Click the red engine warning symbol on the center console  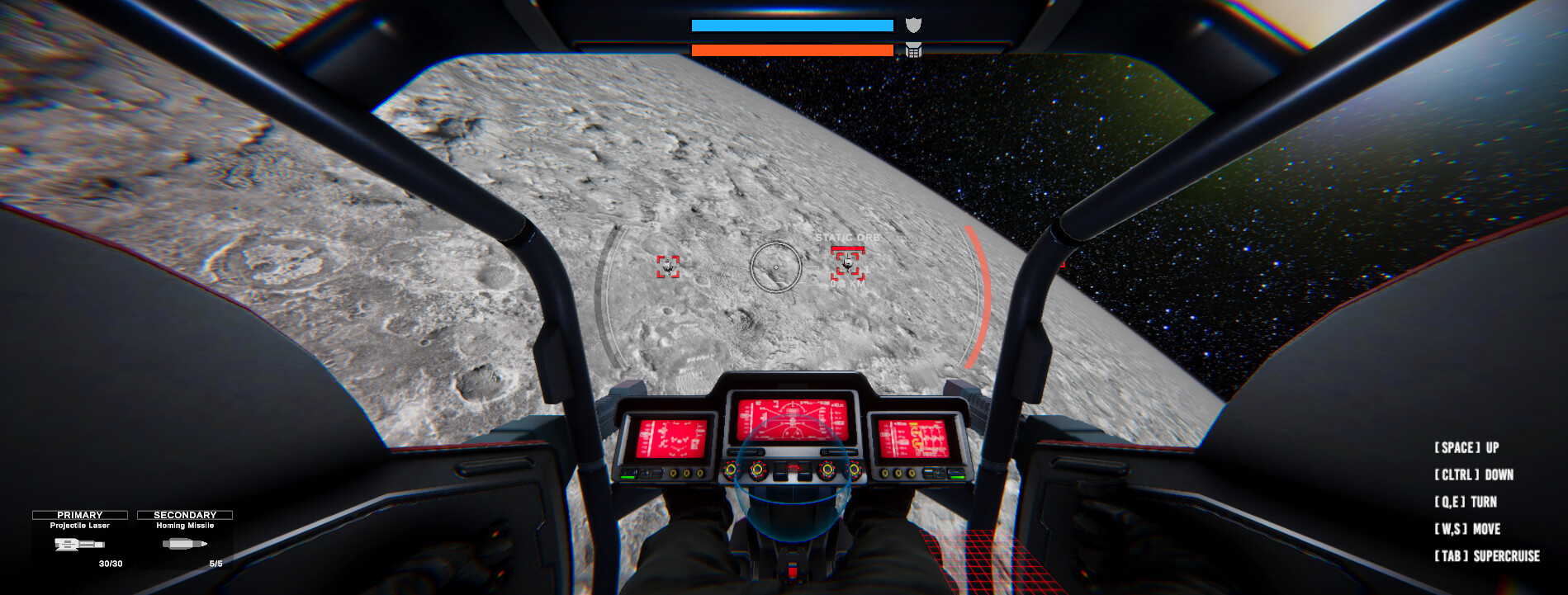tap(793, 467)
